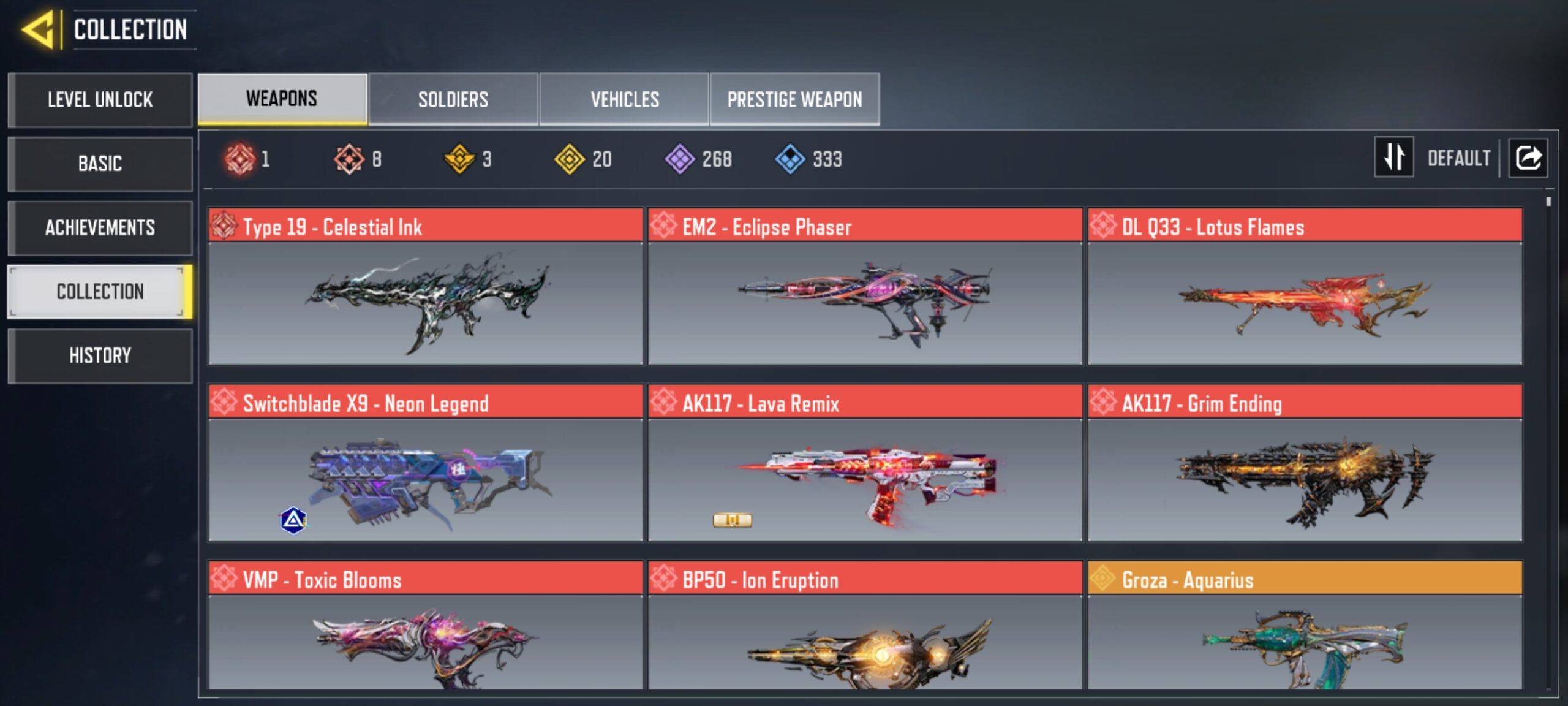Open the PRESTIGE WEAPON tab

[x=795, y=99]
